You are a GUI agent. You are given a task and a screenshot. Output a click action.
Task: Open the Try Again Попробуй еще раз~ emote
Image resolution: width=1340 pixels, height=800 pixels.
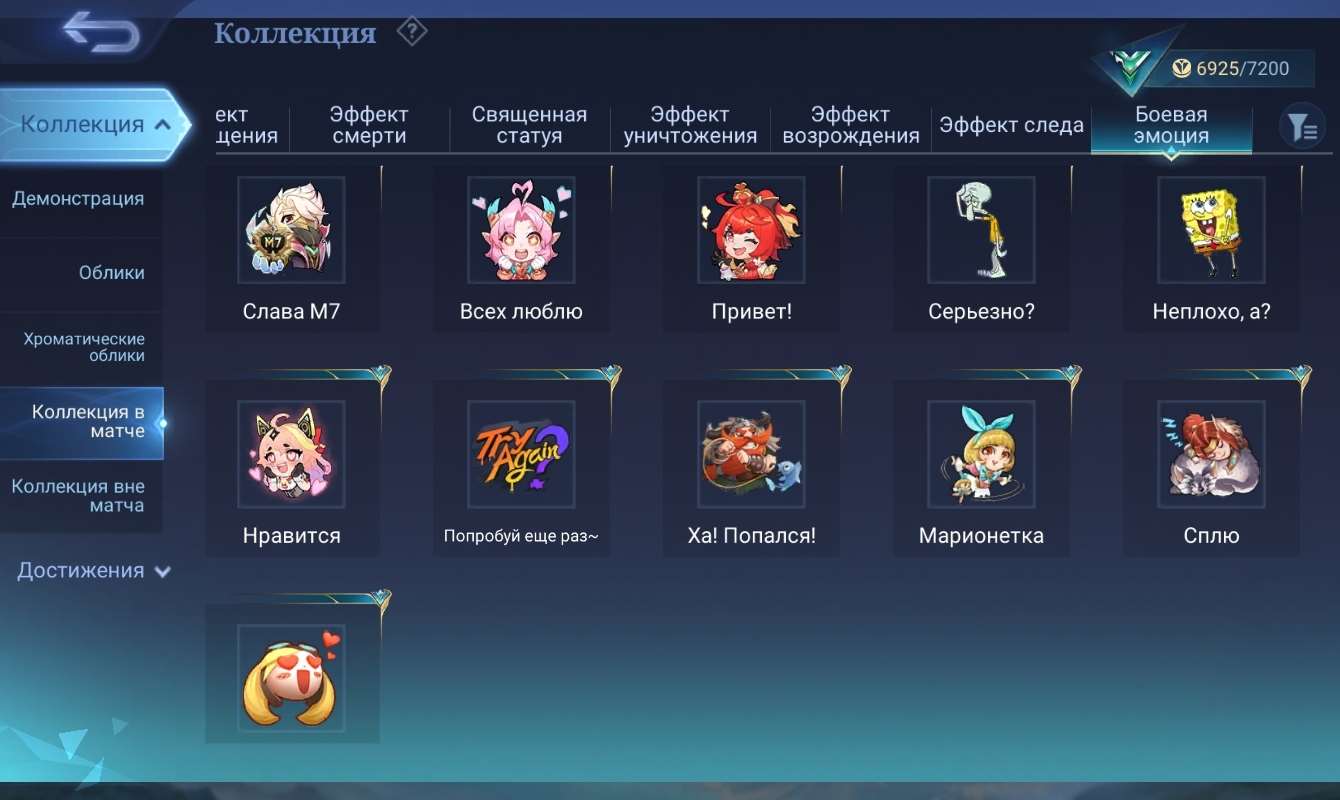point(521,455)
